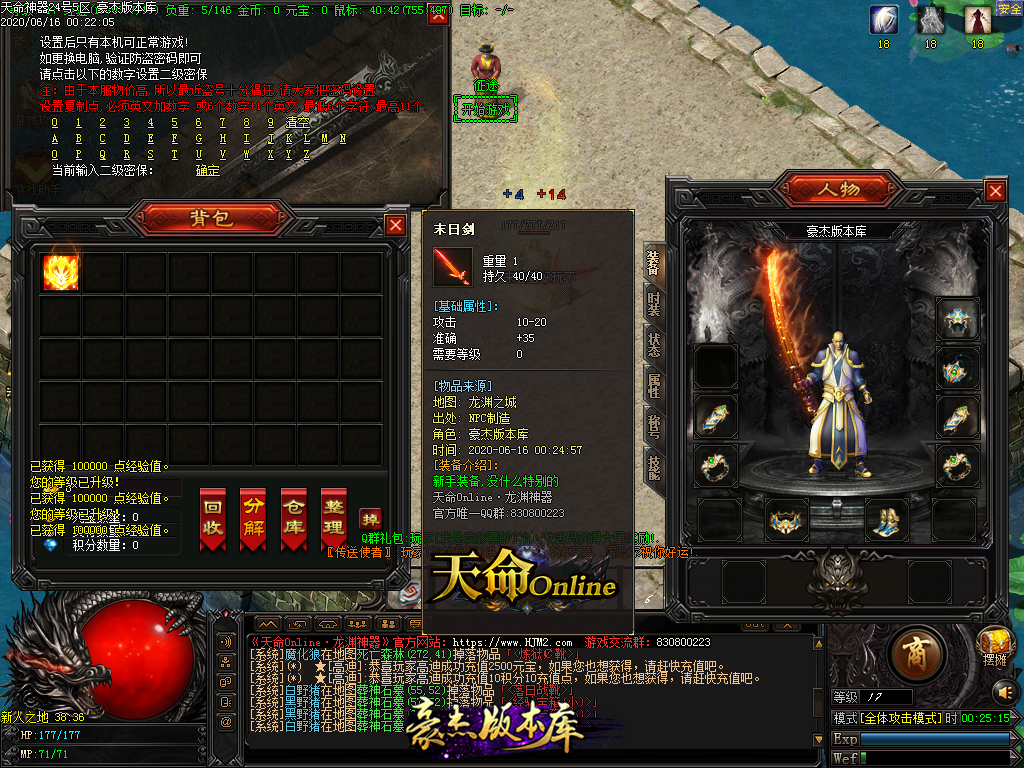Sort the bag with 整理
The image size is (1024, 768).
(x=333, y=518)
